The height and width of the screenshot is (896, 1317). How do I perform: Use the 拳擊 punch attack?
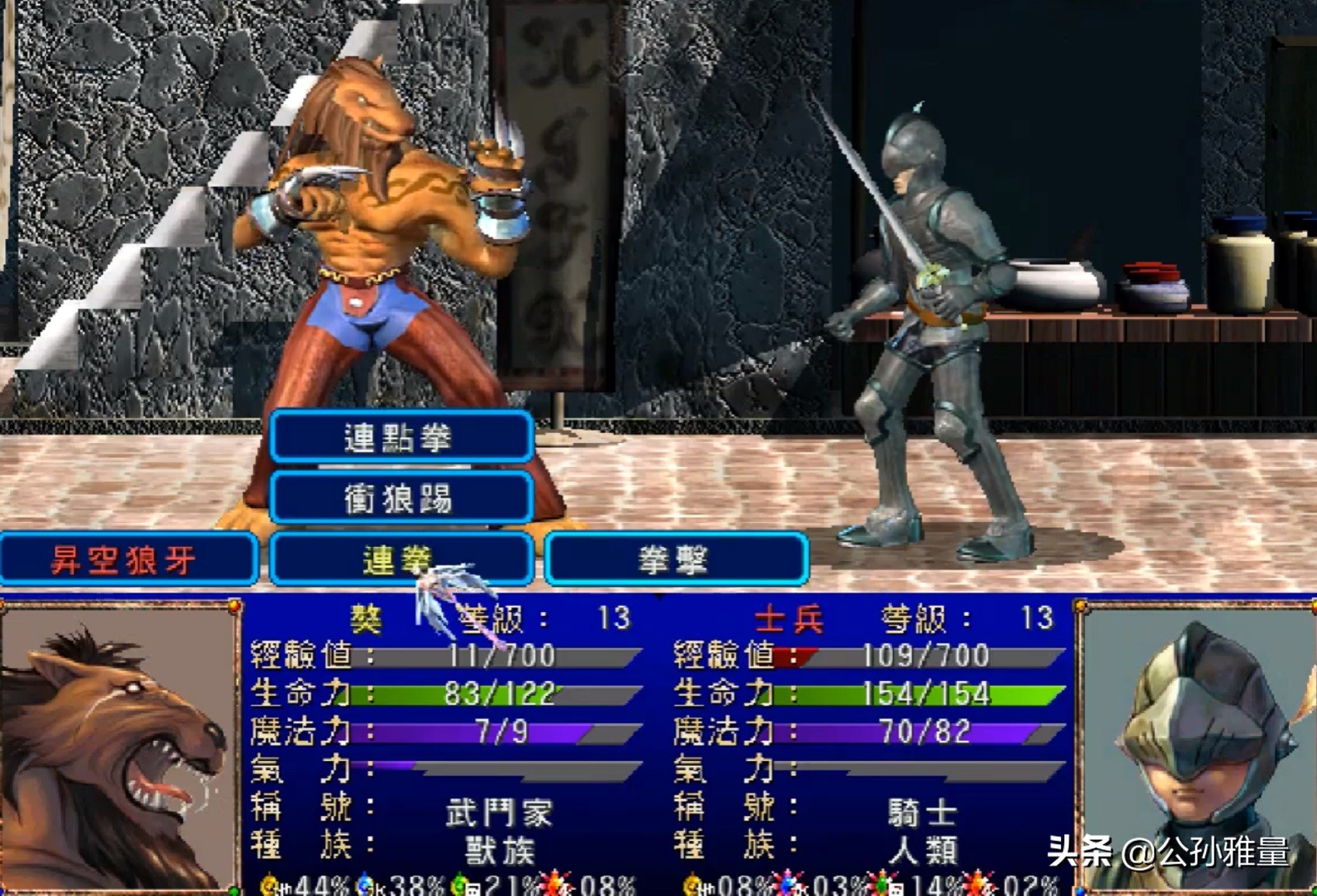[676, 559]
